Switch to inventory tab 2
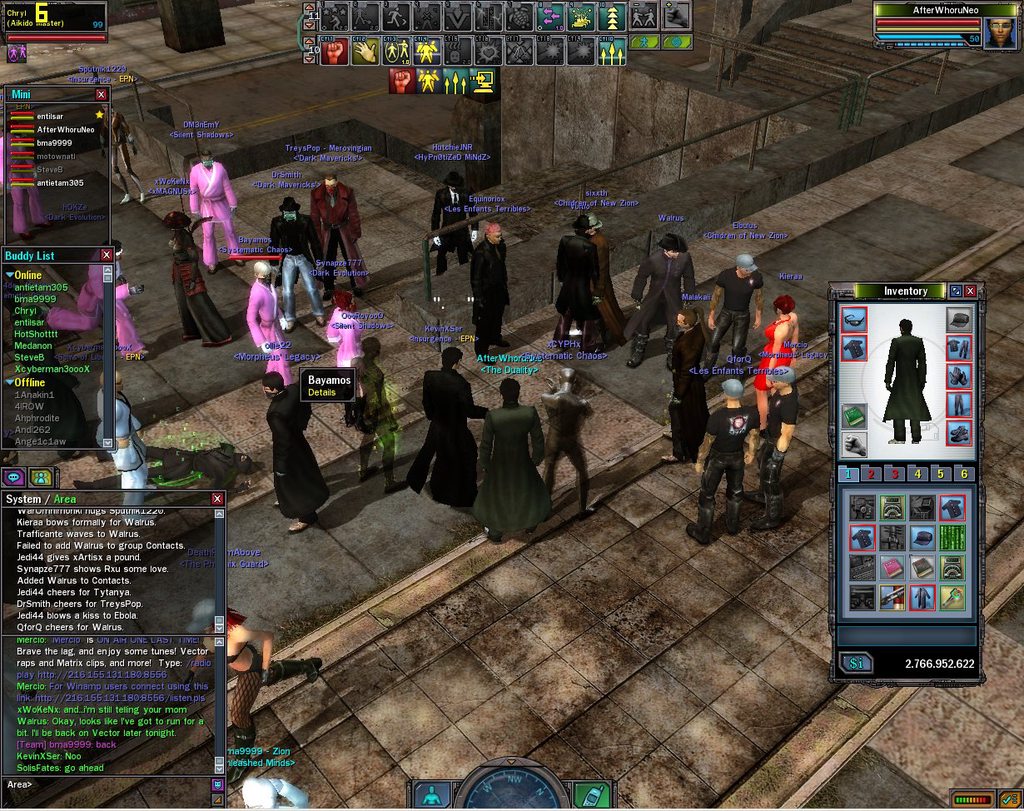Viewport: 1024px width, 811px height. click(x=871, y=473)
